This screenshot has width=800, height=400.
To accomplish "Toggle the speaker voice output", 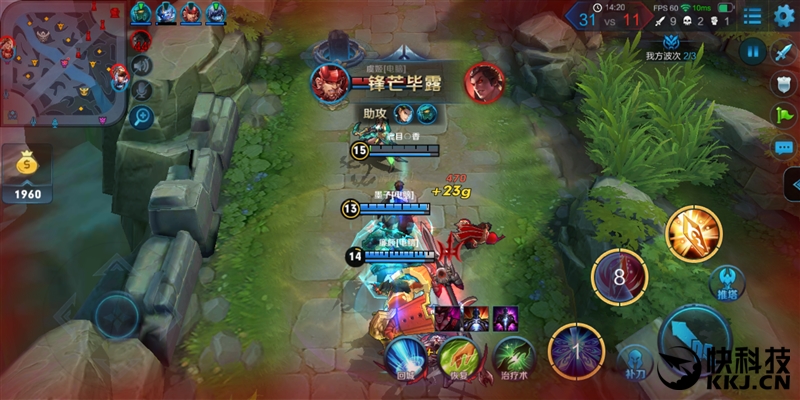I will click(x=141, y=65).
